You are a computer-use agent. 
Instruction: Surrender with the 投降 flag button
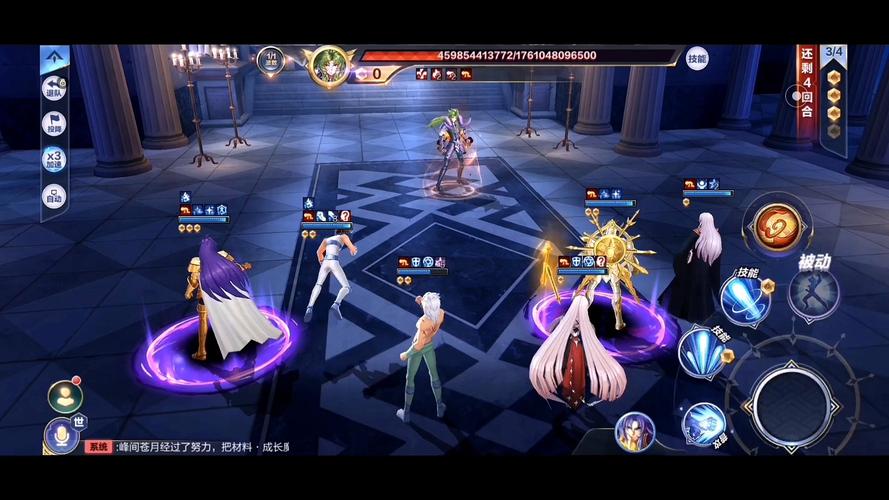tap(54, 124)
